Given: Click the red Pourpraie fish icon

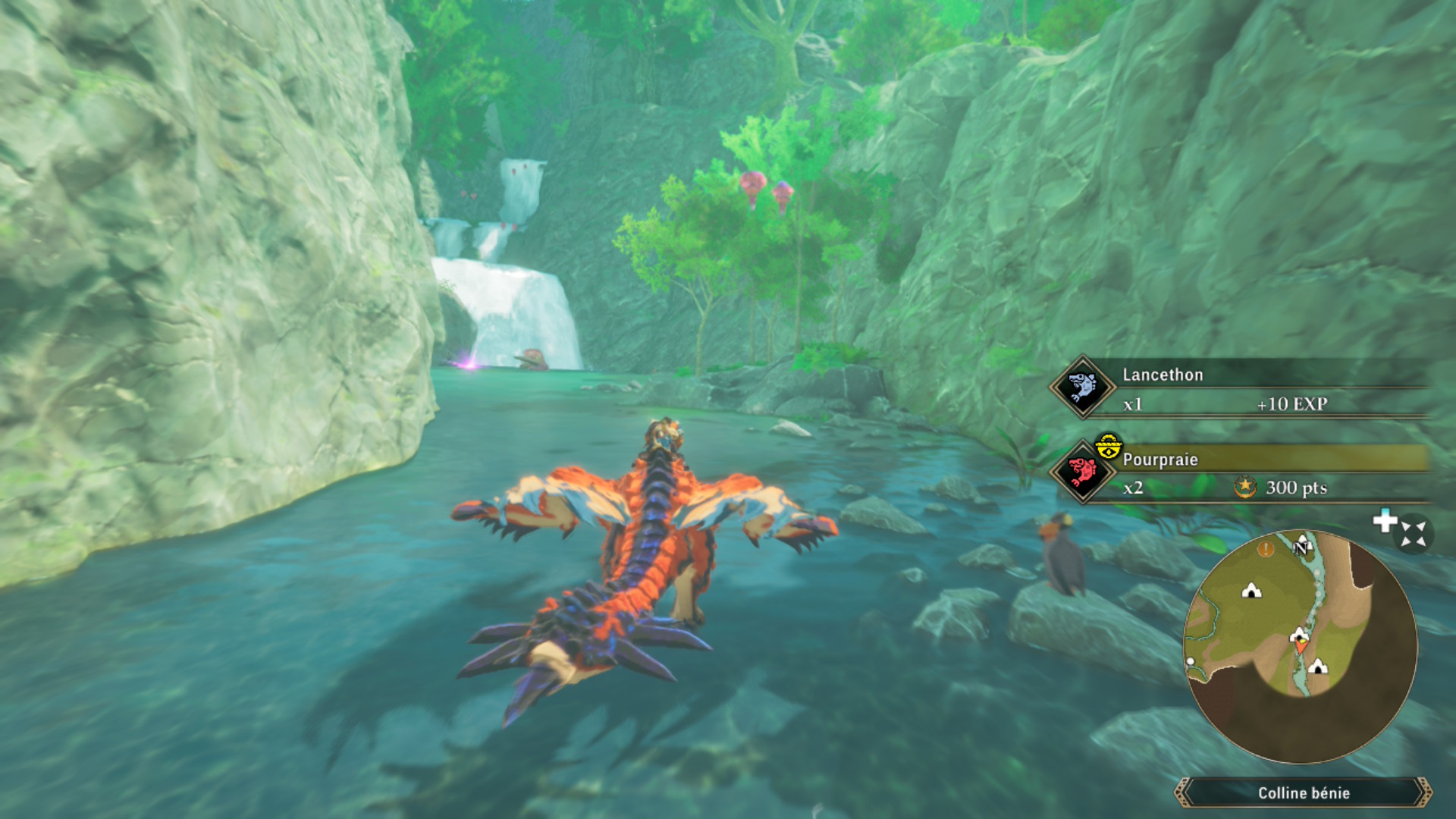Looking at the screenshot, I should point(1082,472).
